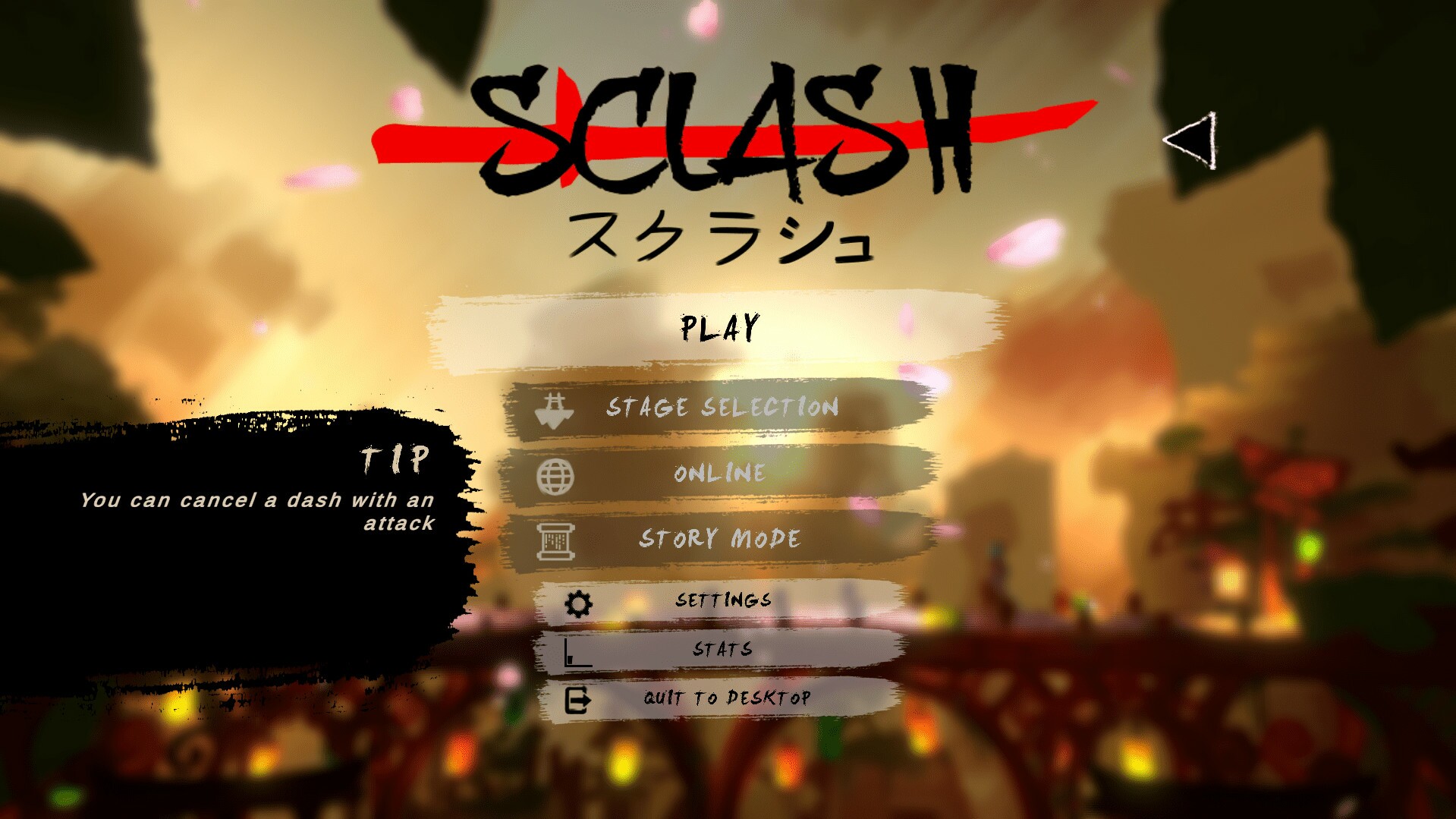The width and height of the screenshot is (1456, 819).
Task: Open the Stage Selection menu entry
Action: coord(721,408)
